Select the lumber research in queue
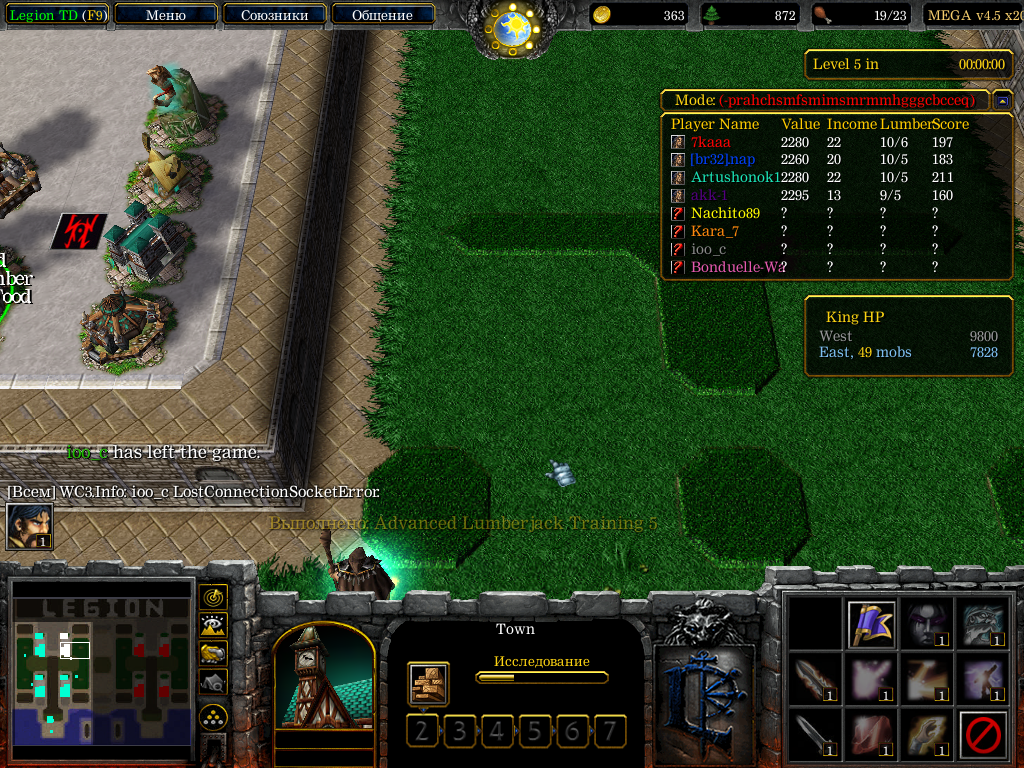 pos(428,684)
